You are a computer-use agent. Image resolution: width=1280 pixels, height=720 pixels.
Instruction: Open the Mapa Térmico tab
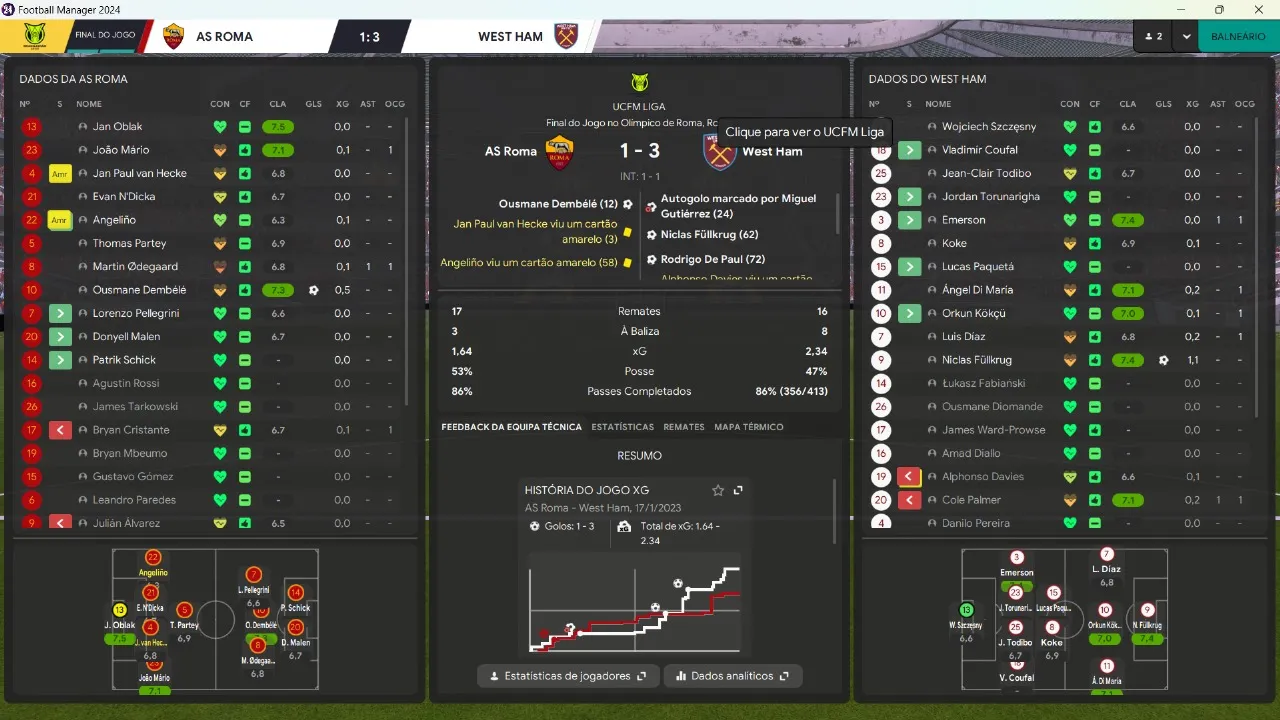(748, 427)
